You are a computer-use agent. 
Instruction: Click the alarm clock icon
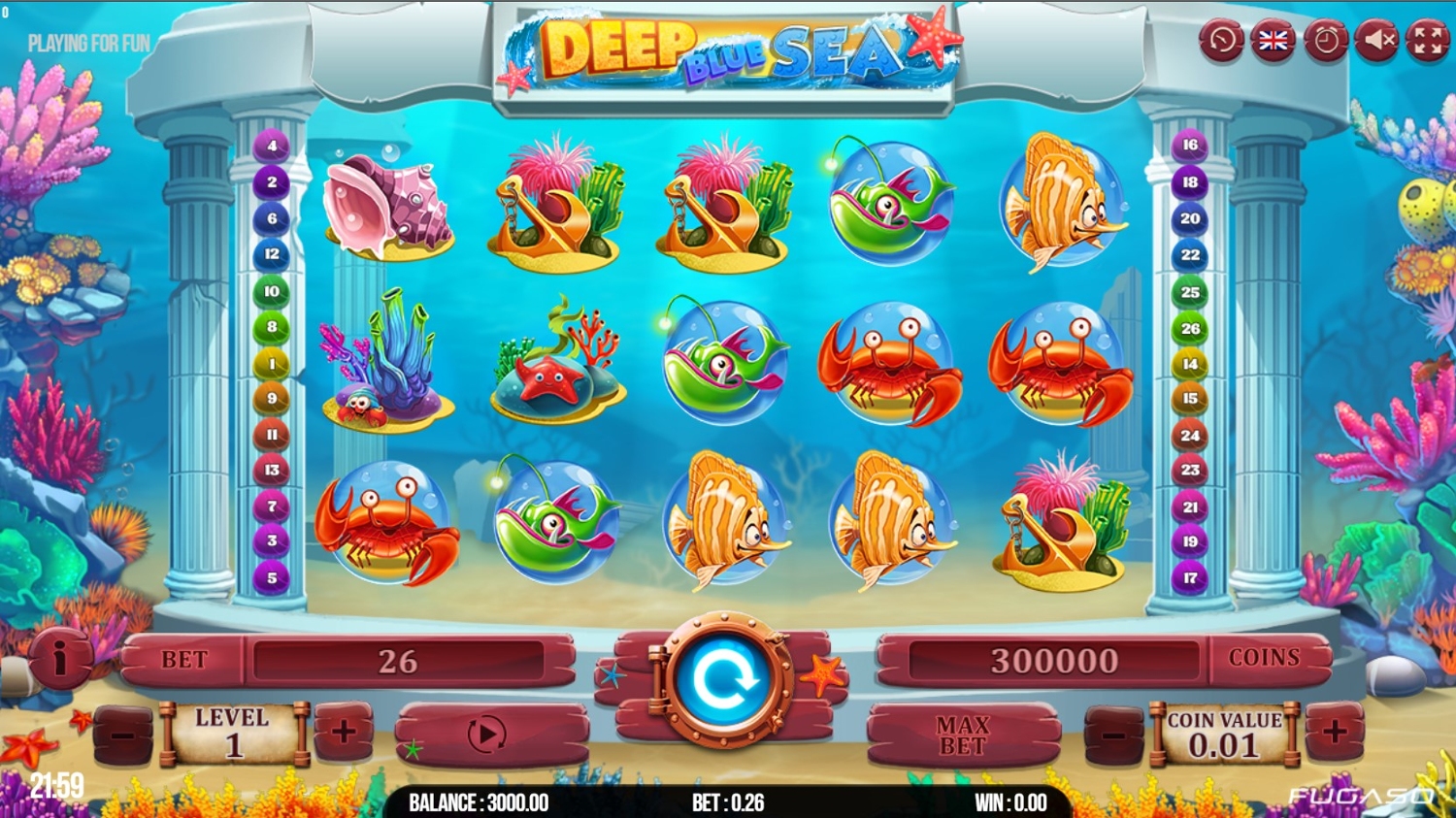tap(1325, 41)
